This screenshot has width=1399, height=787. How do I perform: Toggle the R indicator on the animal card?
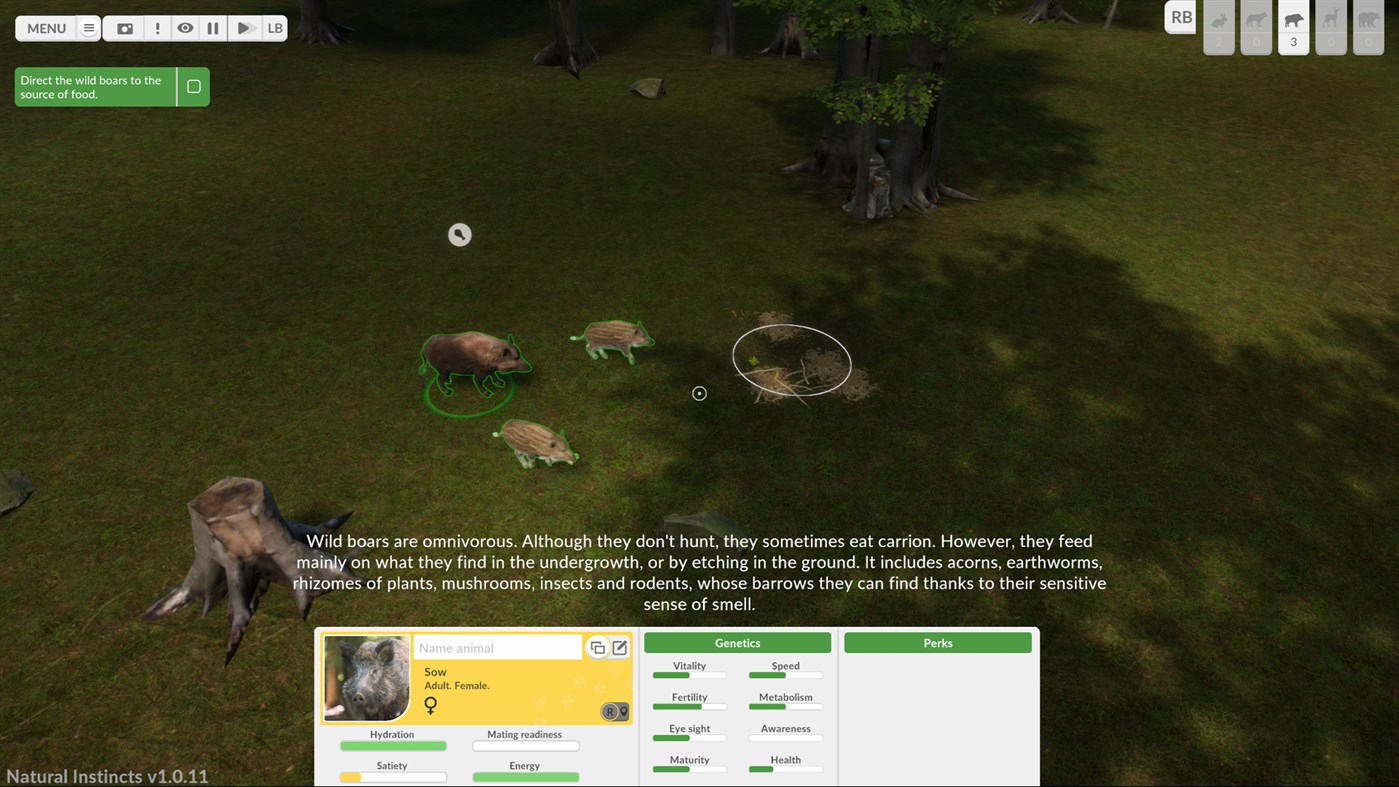pos(610,711)
